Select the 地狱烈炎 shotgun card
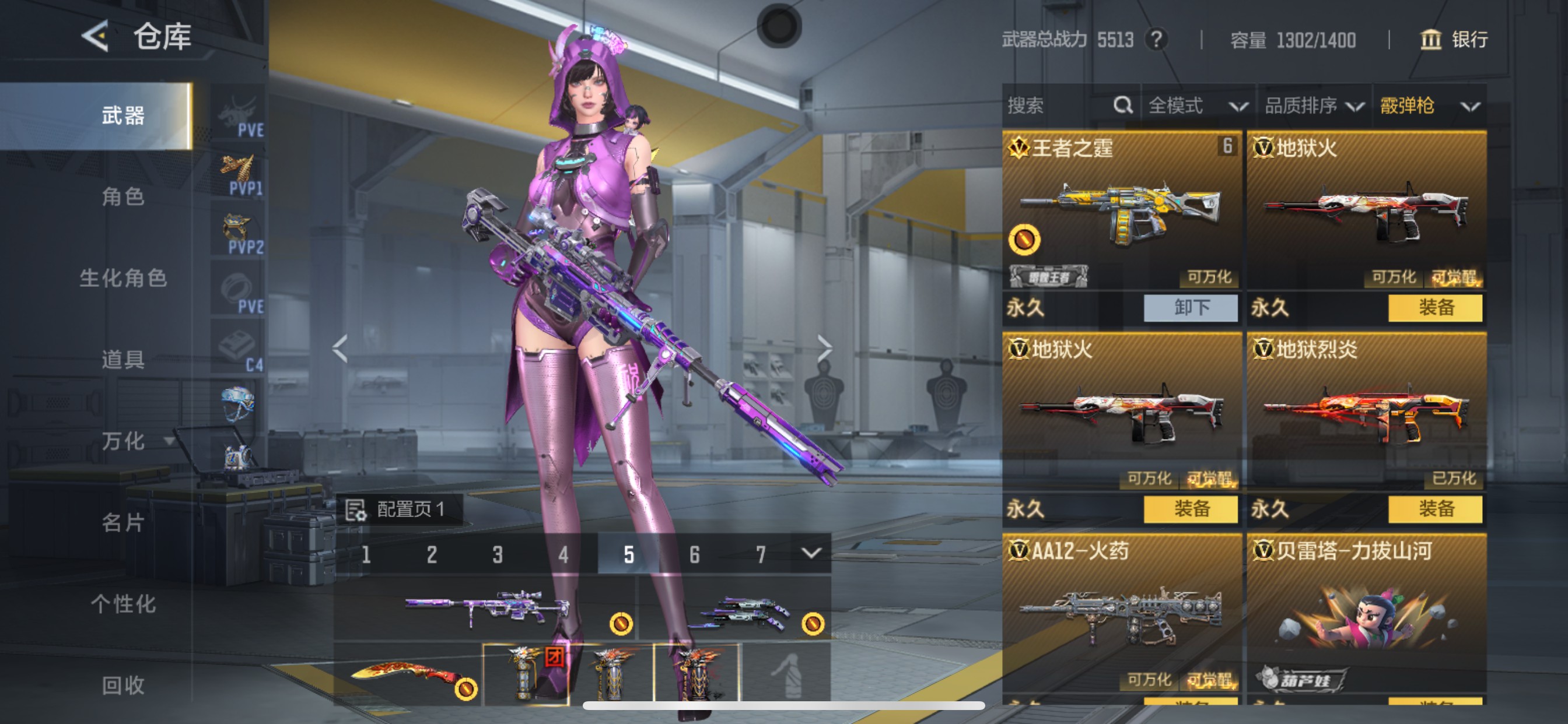This screenshot has width=1568, height=724. coord(1366,407)
